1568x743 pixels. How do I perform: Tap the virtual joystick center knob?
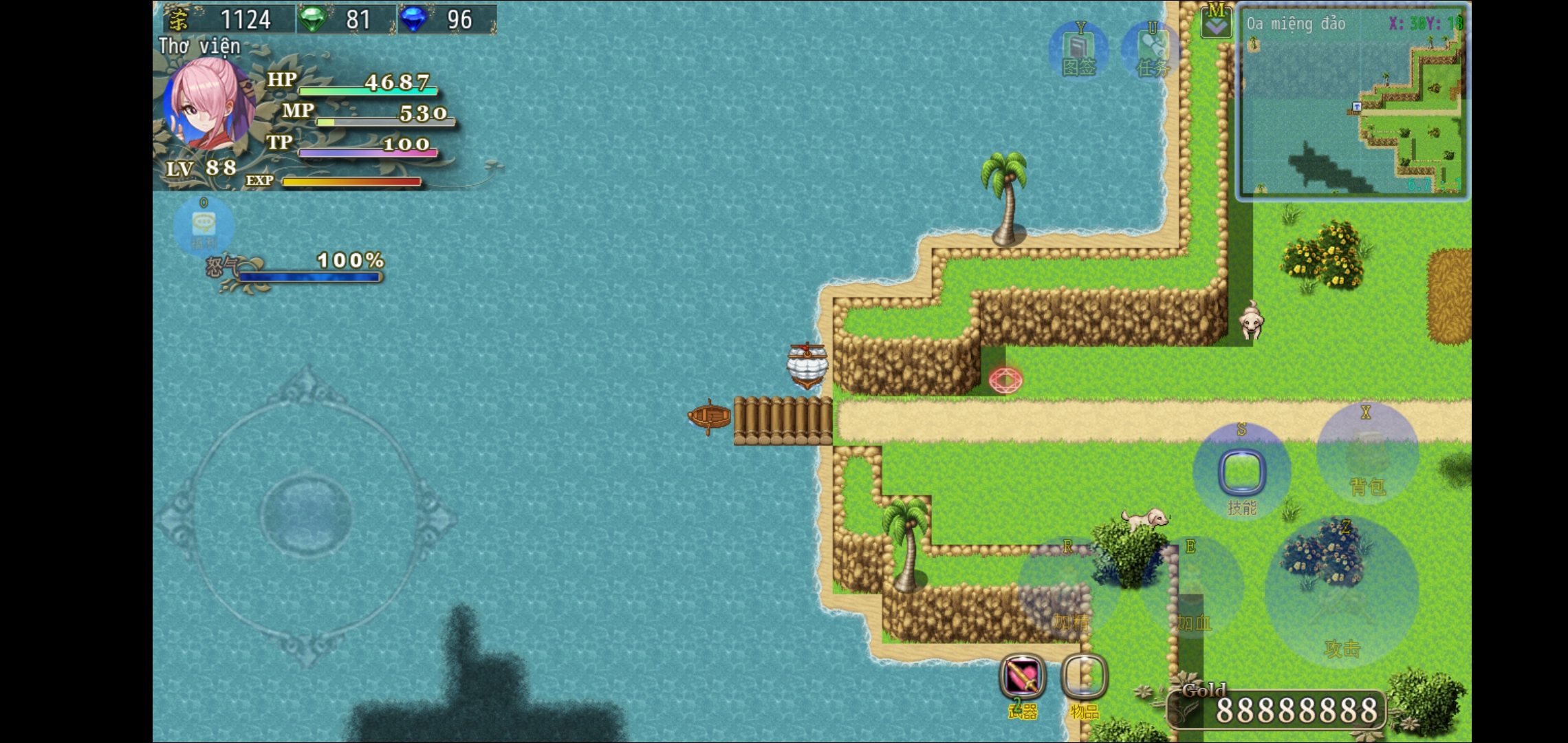[306, 514]
